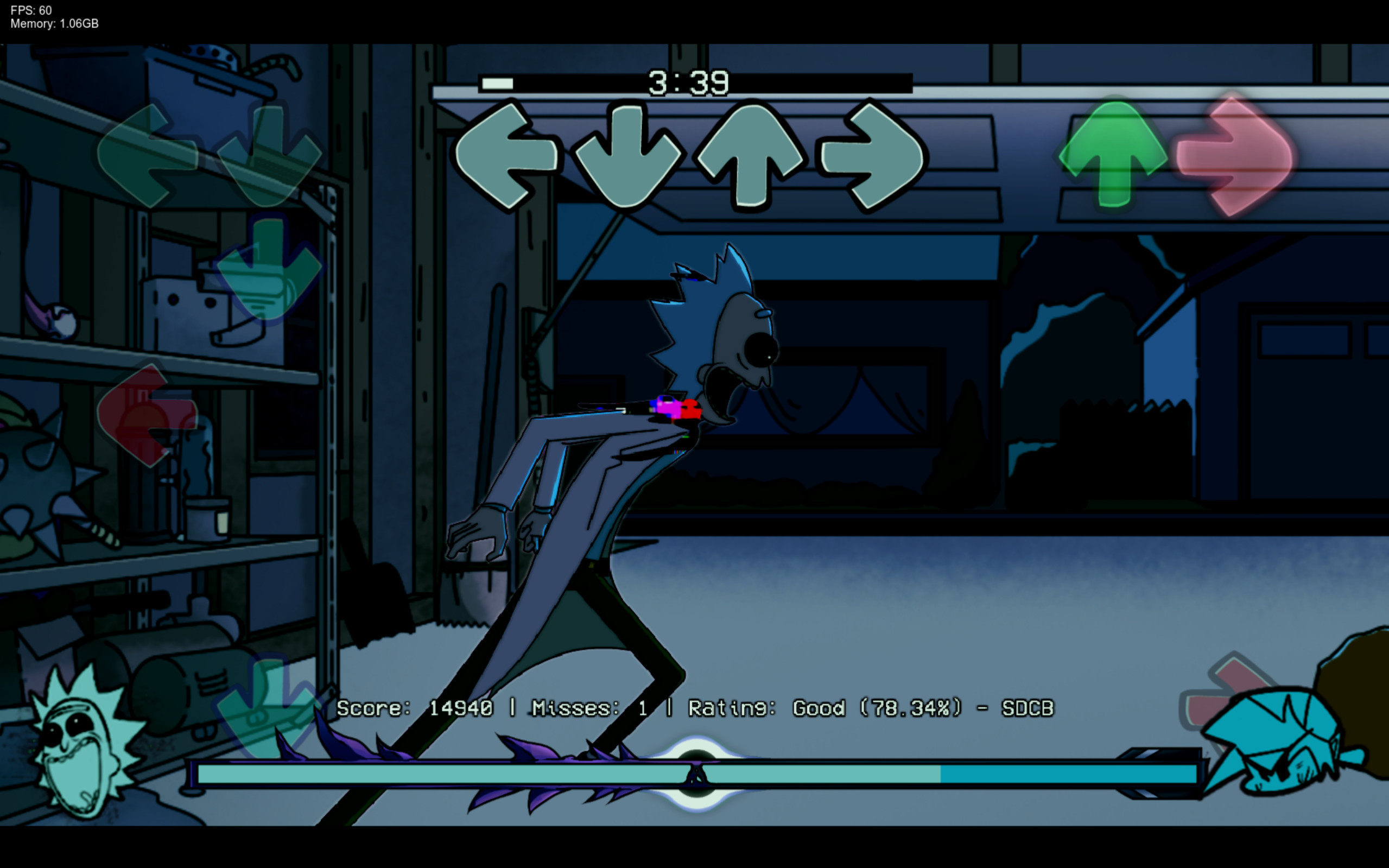Click the Memory usage readout
Screen dimensions: 1389x868
54,24
